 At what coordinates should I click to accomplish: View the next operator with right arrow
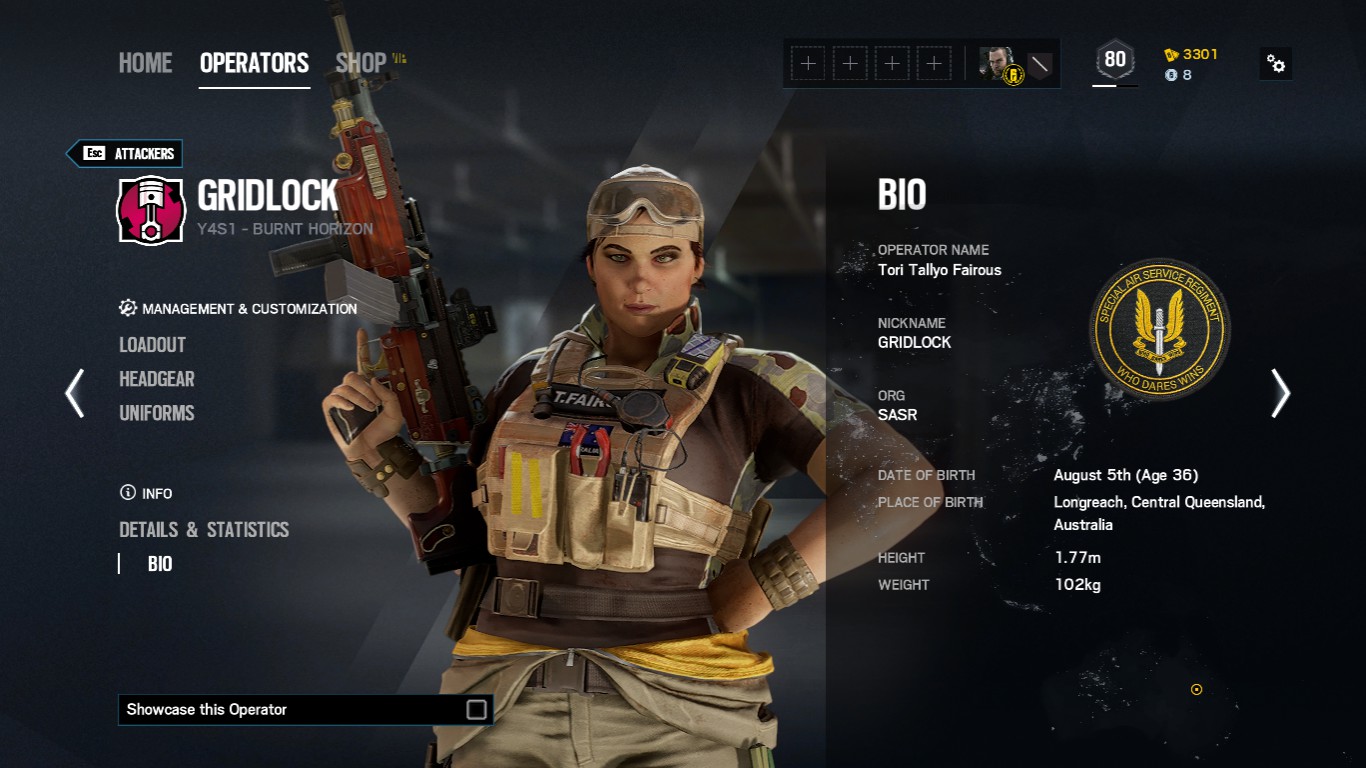1280,393
